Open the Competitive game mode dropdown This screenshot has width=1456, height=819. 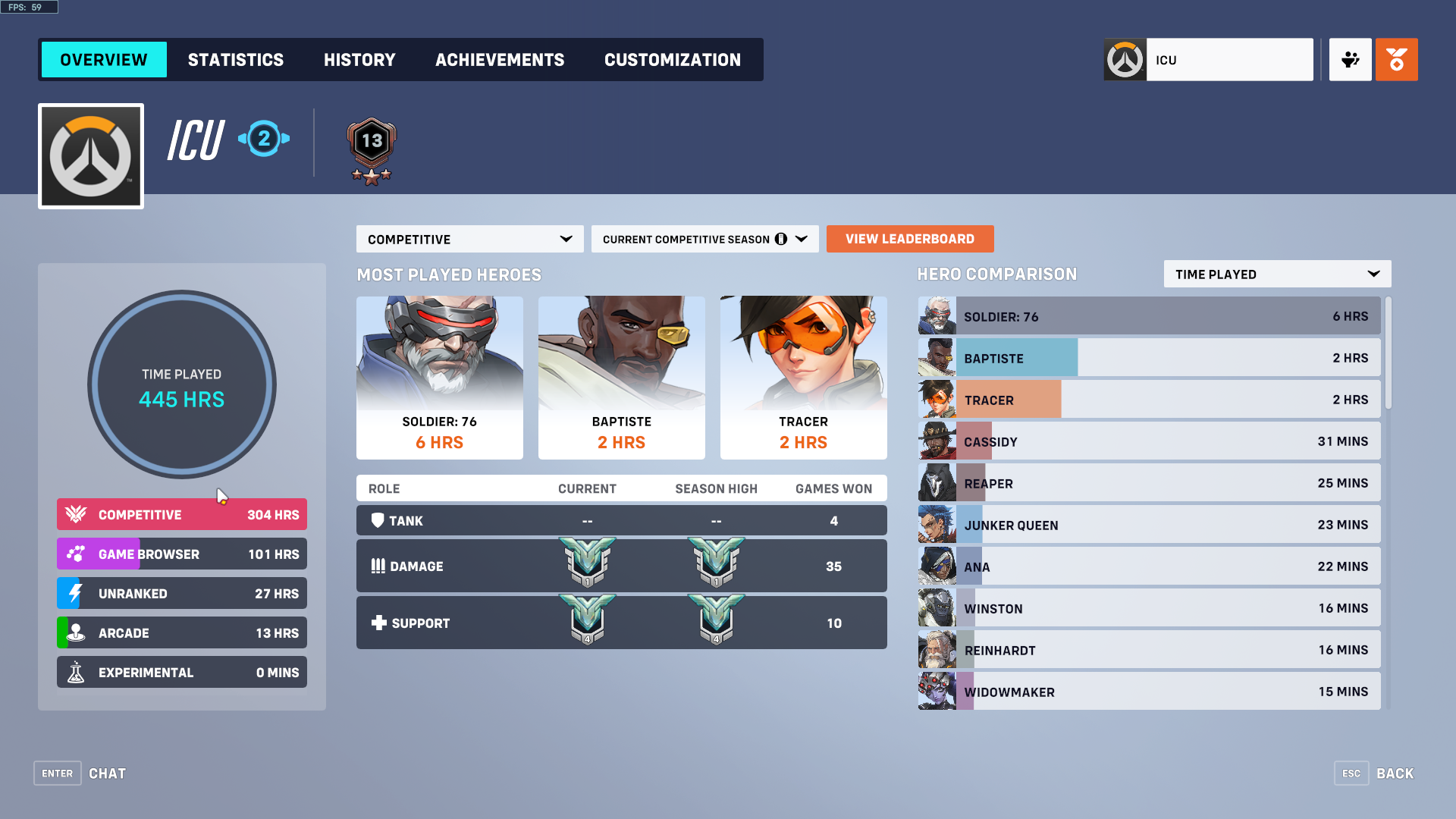(469, 239)
